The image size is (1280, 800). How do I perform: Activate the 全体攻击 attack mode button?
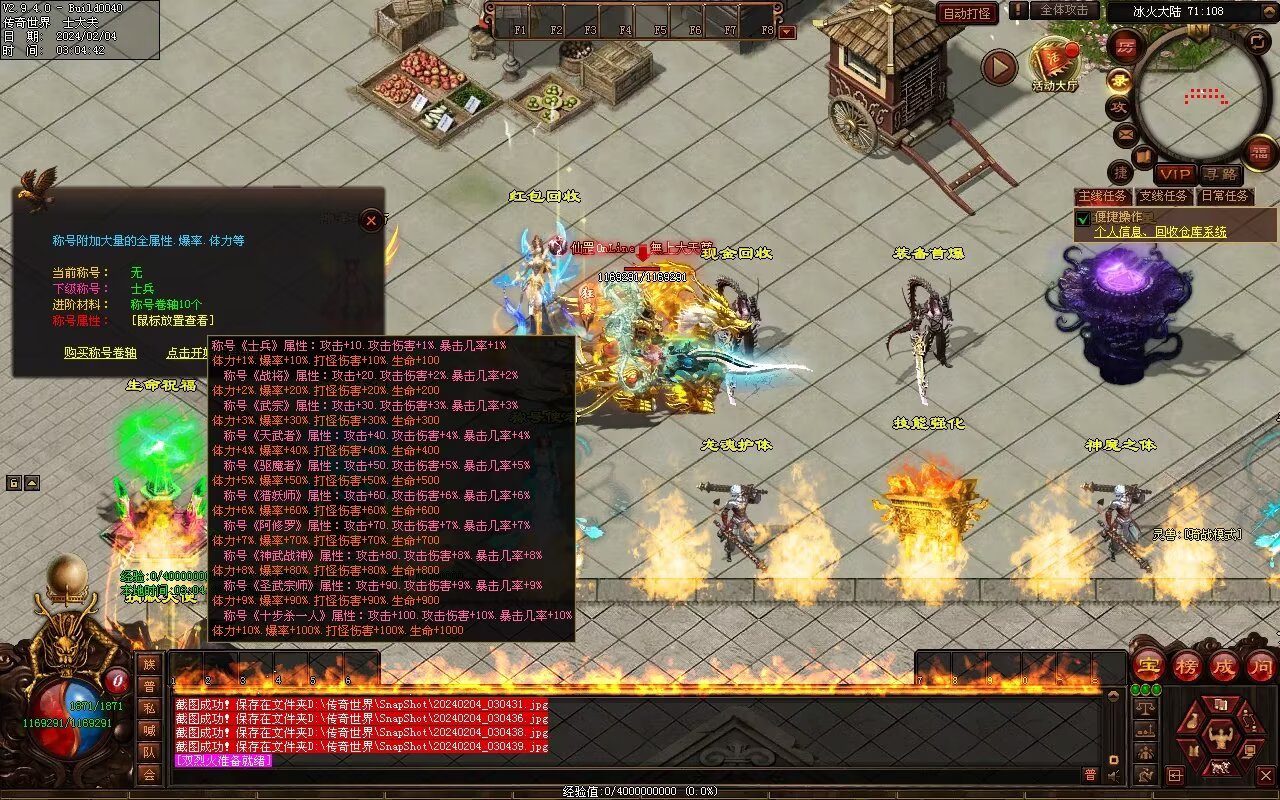1064,10
